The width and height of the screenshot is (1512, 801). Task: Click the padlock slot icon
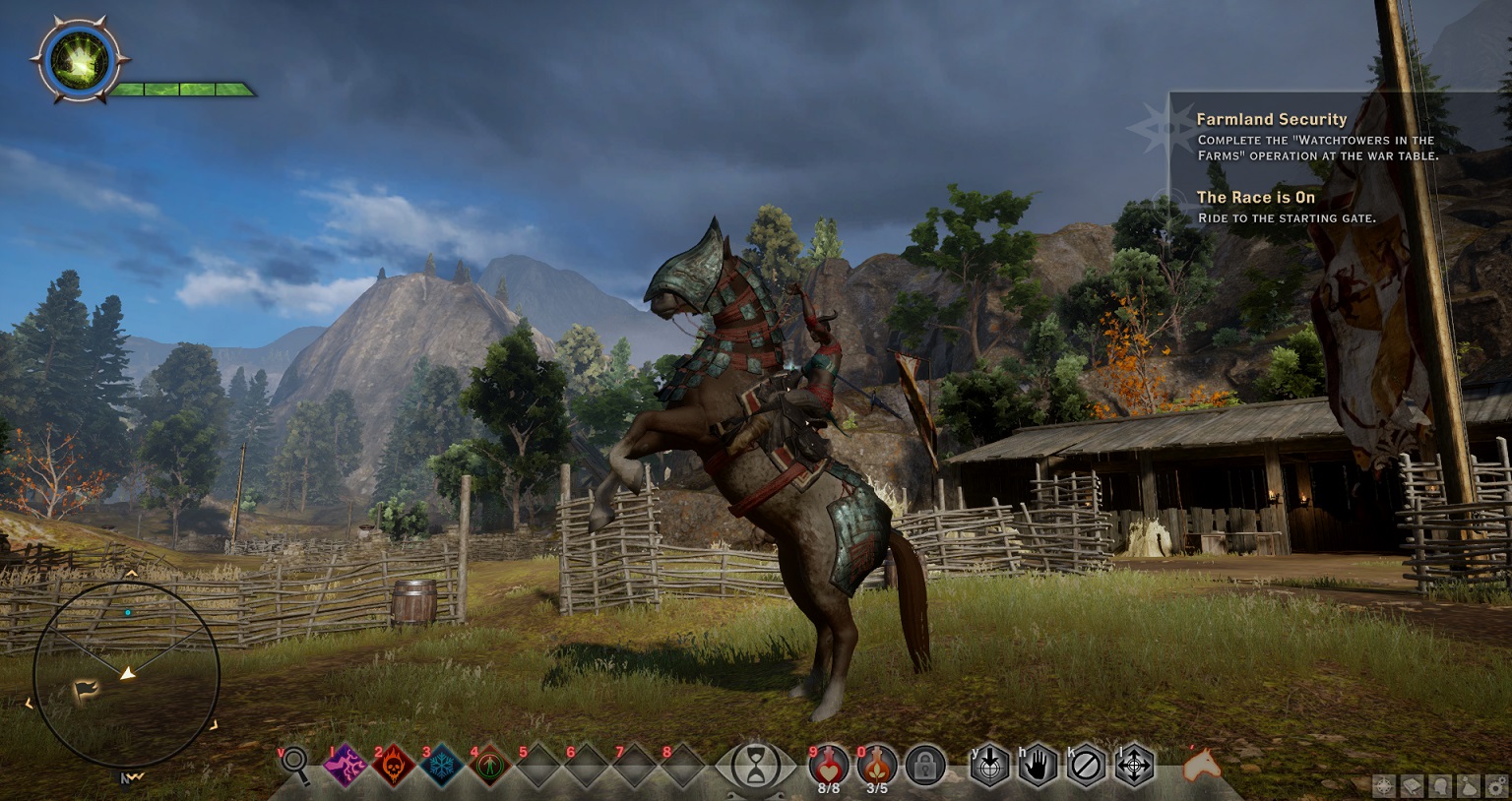[x=924, y=766]
